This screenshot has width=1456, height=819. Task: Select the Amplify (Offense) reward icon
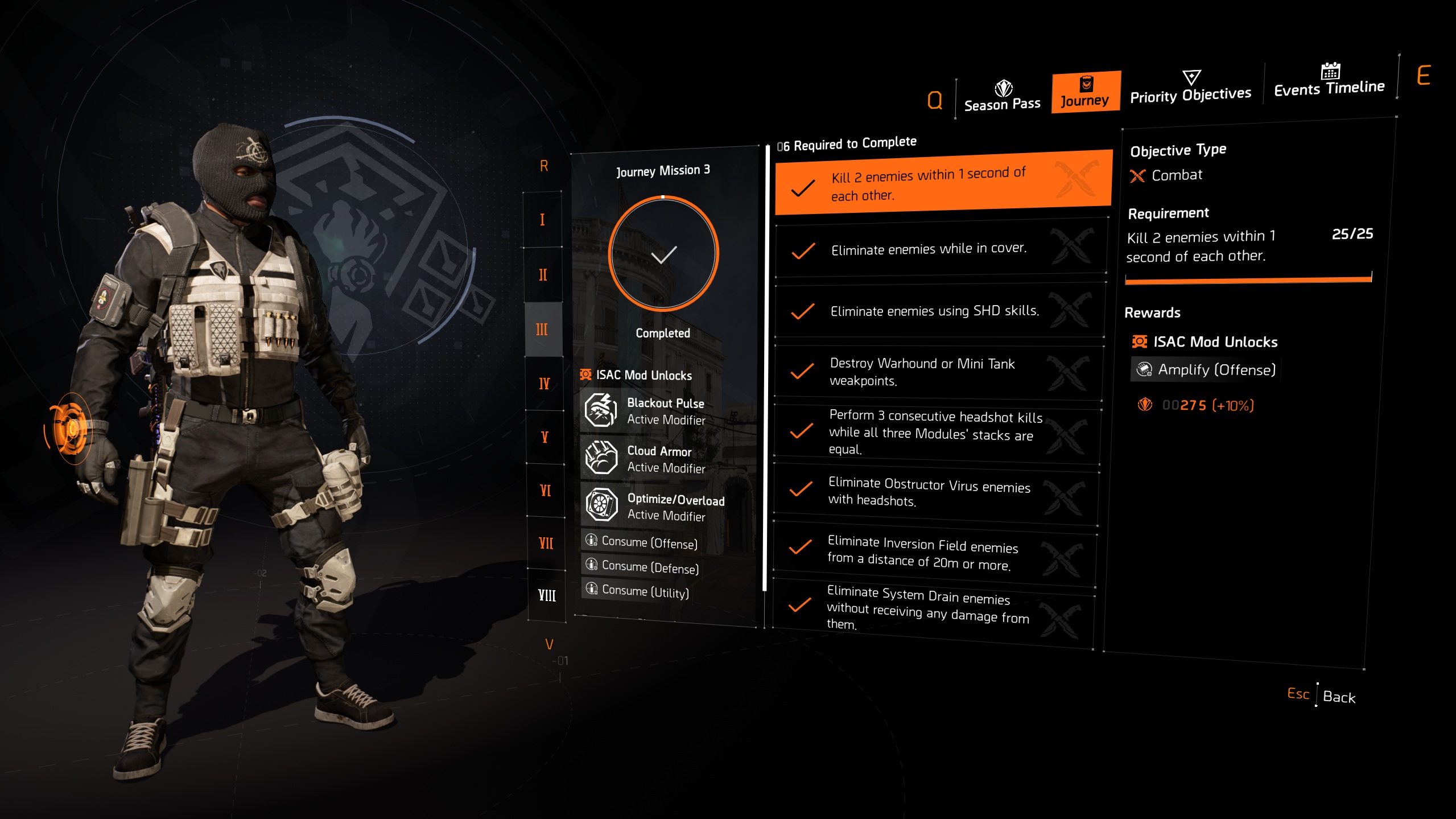point(1145,369)
